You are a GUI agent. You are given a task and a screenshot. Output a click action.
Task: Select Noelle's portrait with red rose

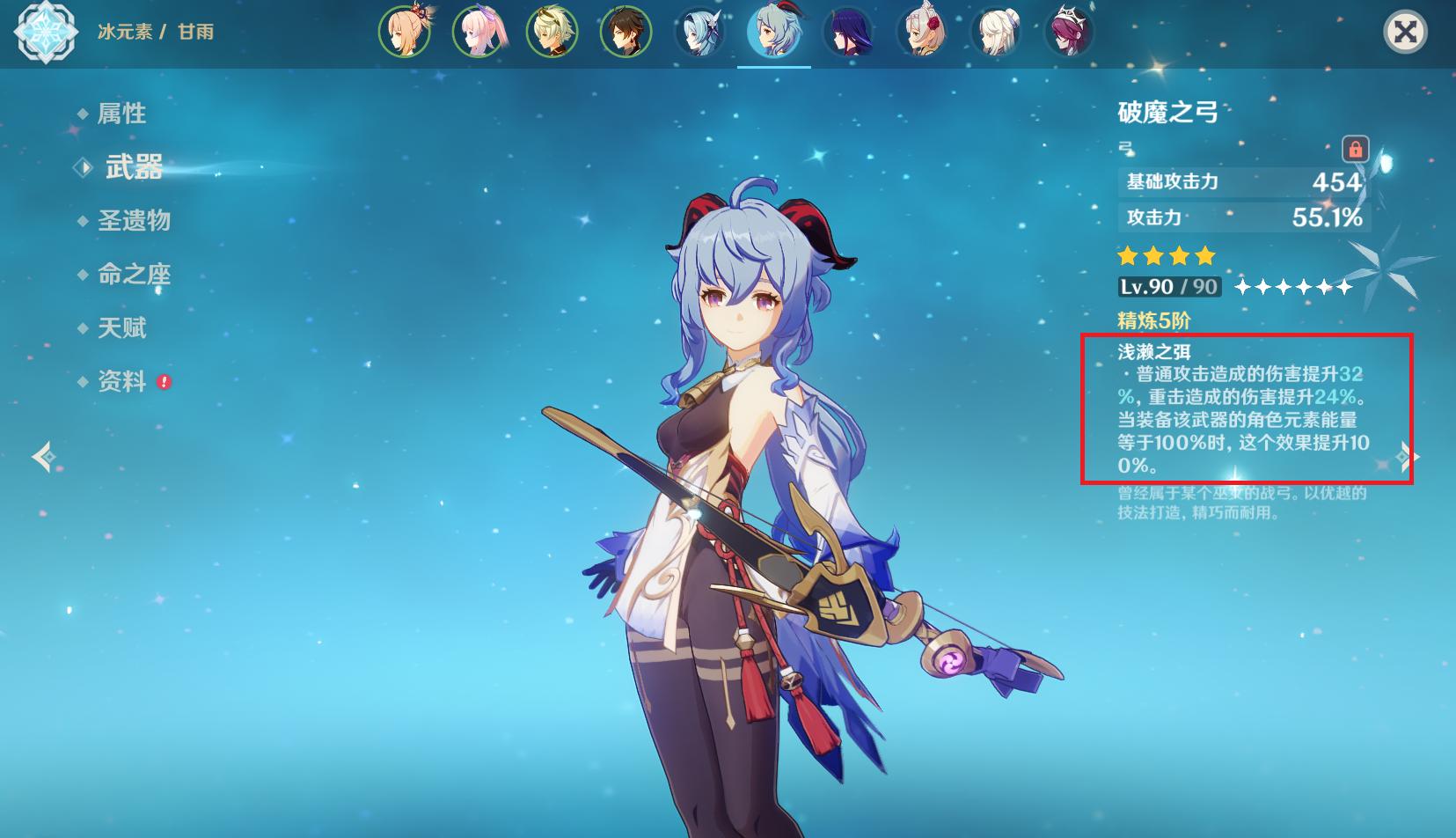[x=921, y=33]
